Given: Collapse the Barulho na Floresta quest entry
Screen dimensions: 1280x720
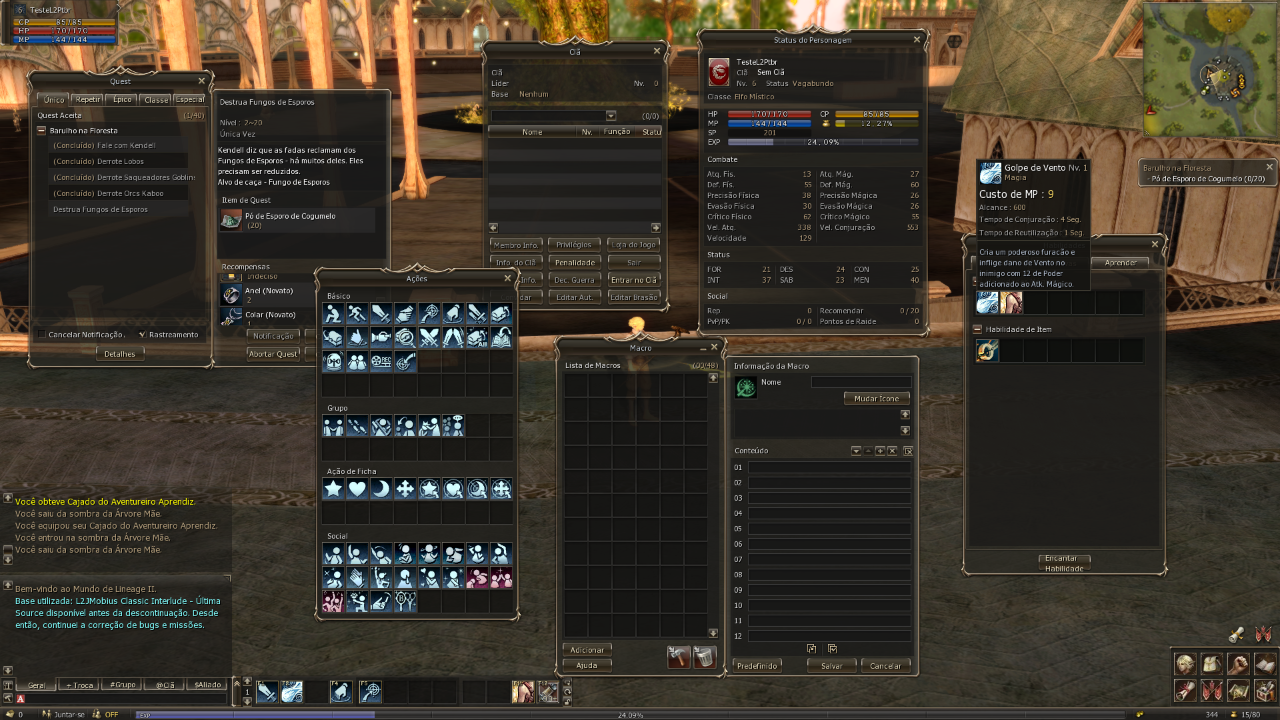Looking at the screenshot, I should pyautogui.click(x=40, y=128).
